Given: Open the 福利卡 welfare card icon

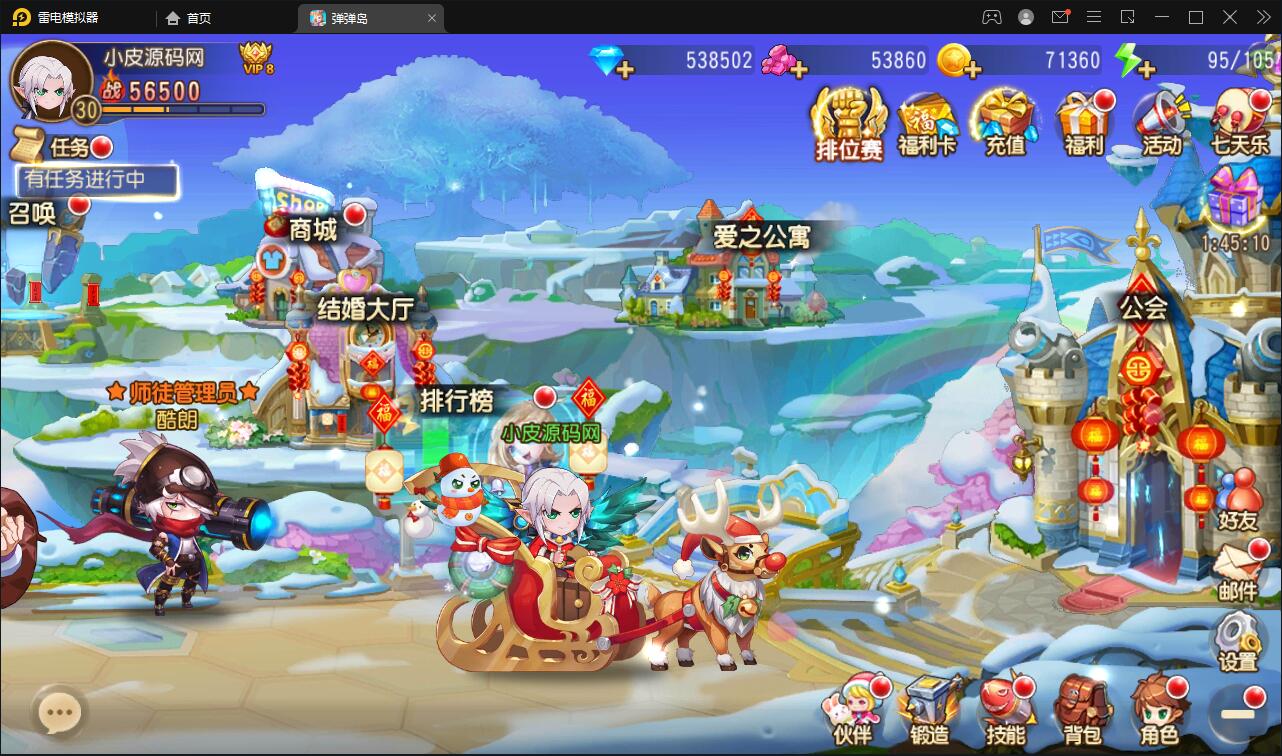Looking at the screenshot, I should pyautogui.click(x=925, y=120).
